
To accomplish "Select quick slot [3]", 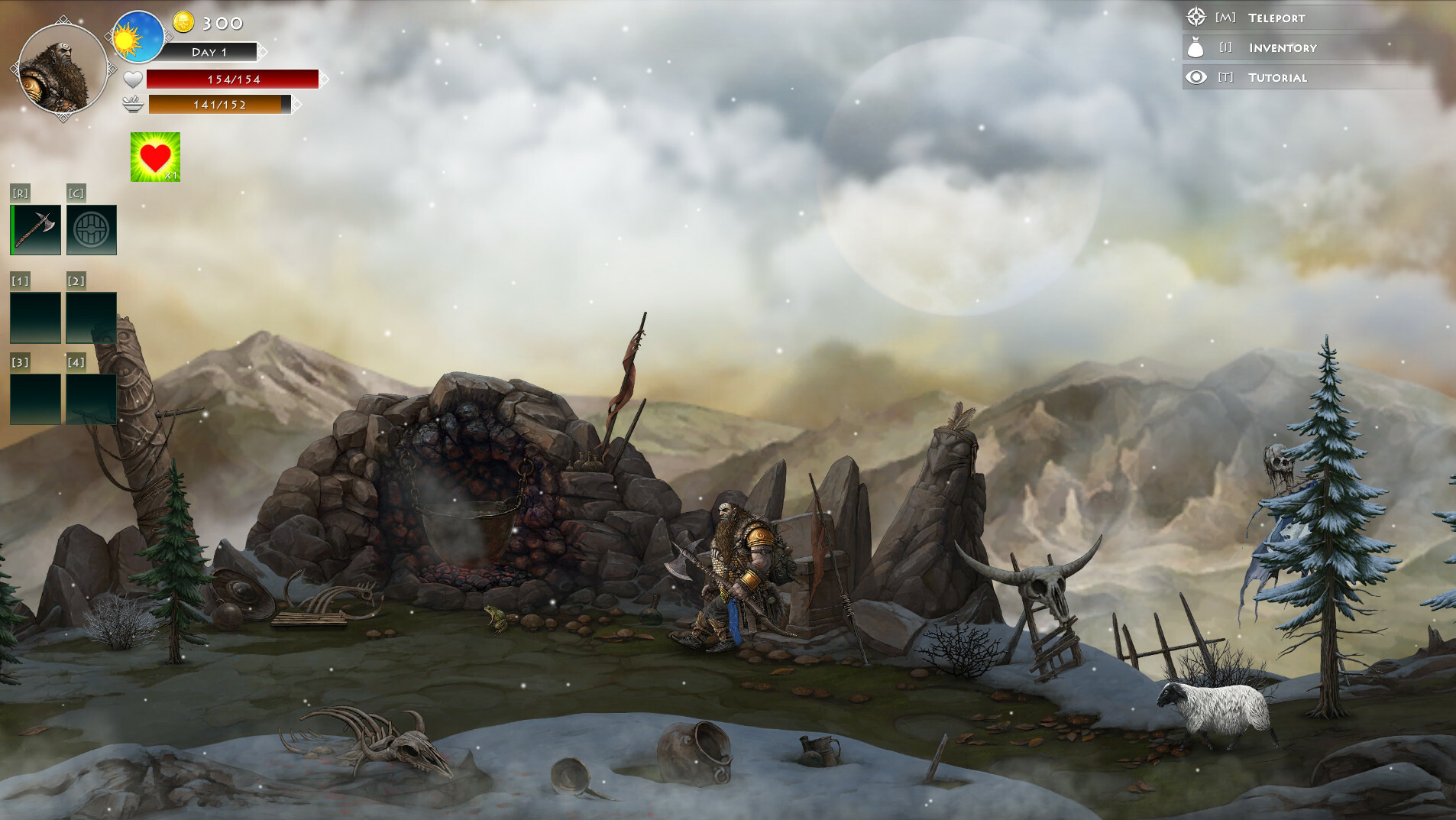I will tap(35, 401).
